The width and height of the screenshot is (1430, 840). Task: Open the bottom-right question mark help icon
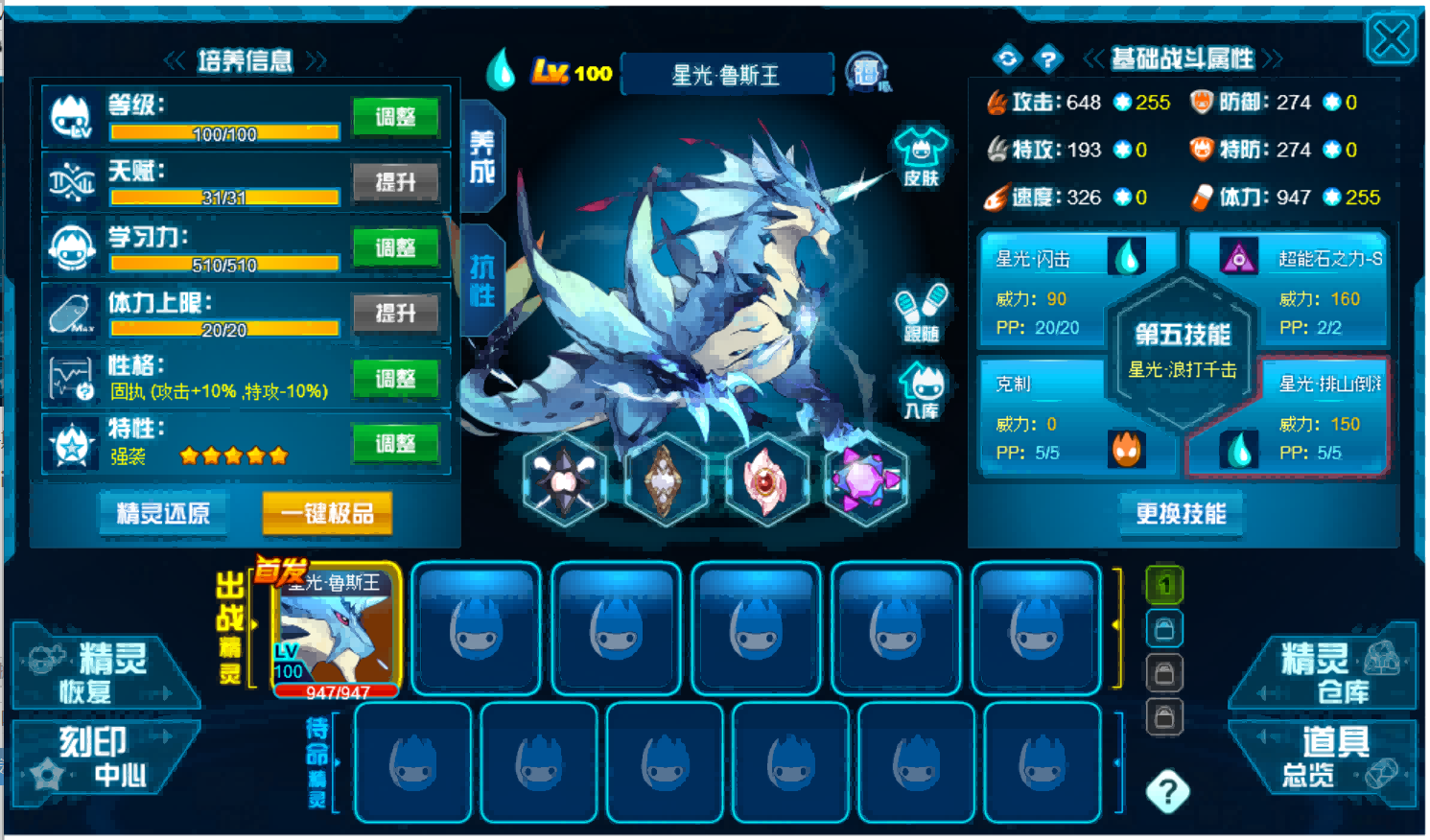1166,791
